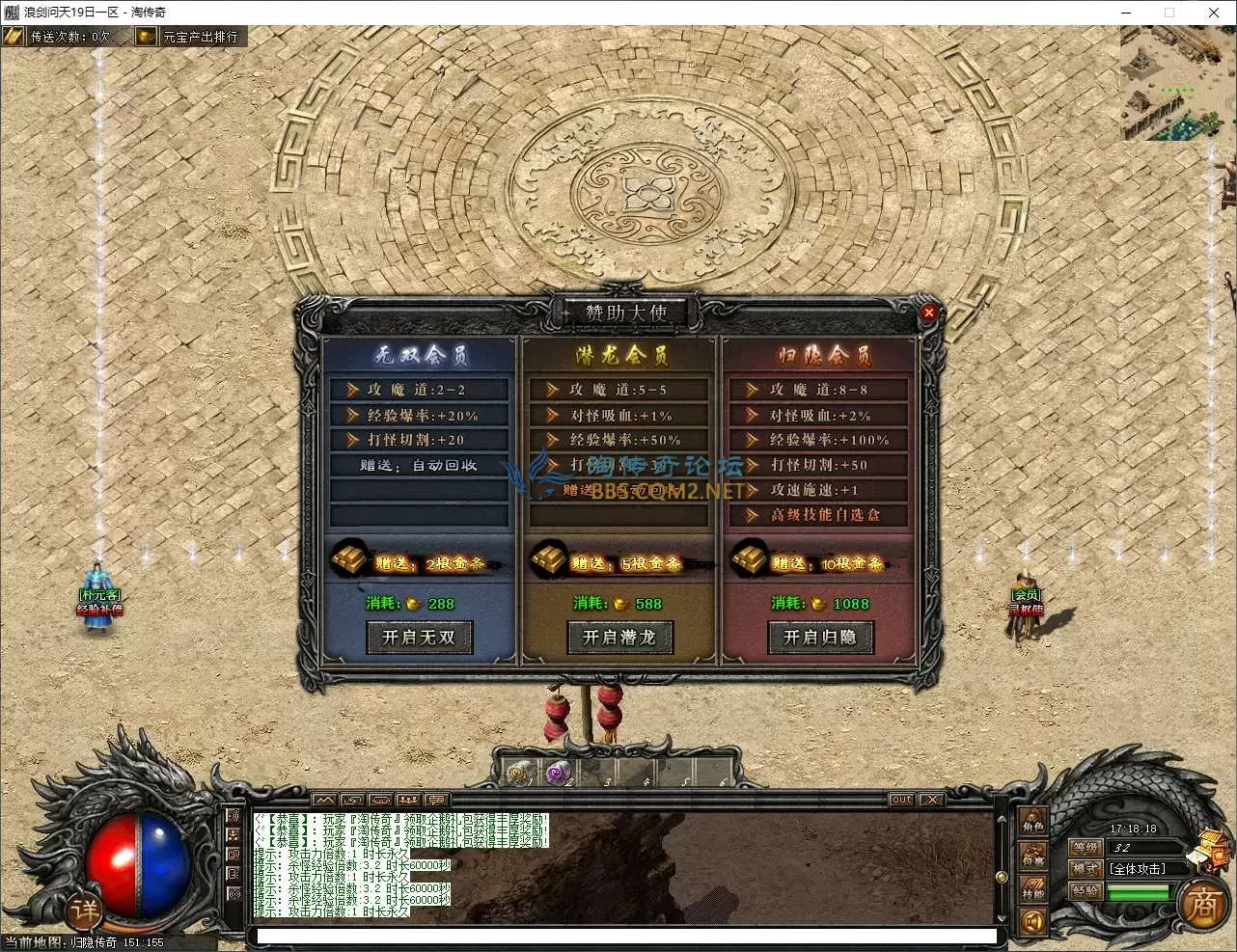
Task: Click the 传送次数 teleport count button
Action: pos(59,37)
